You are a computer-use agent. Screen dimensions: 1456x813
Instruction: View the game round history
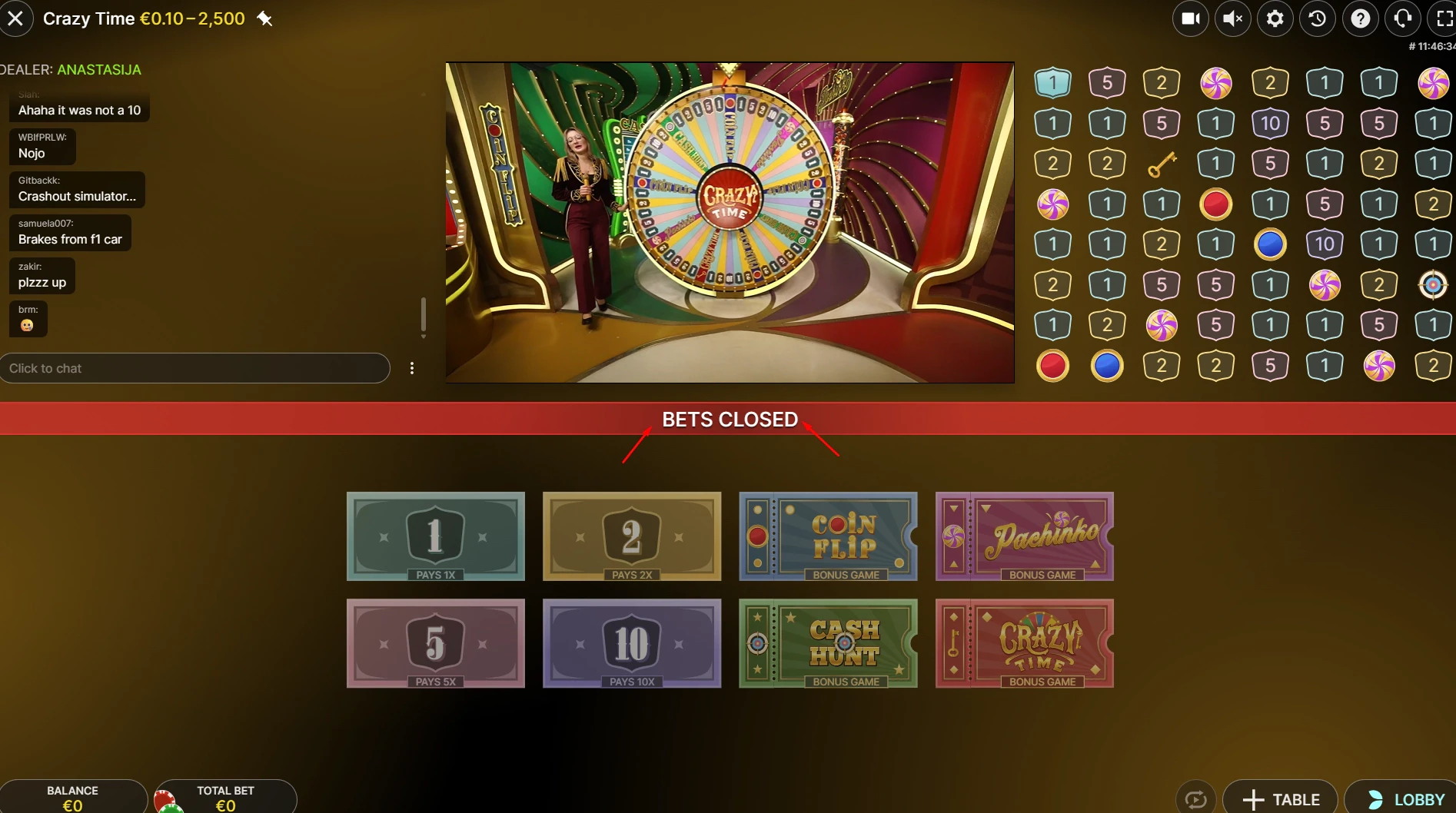(x=1317, y=18)
